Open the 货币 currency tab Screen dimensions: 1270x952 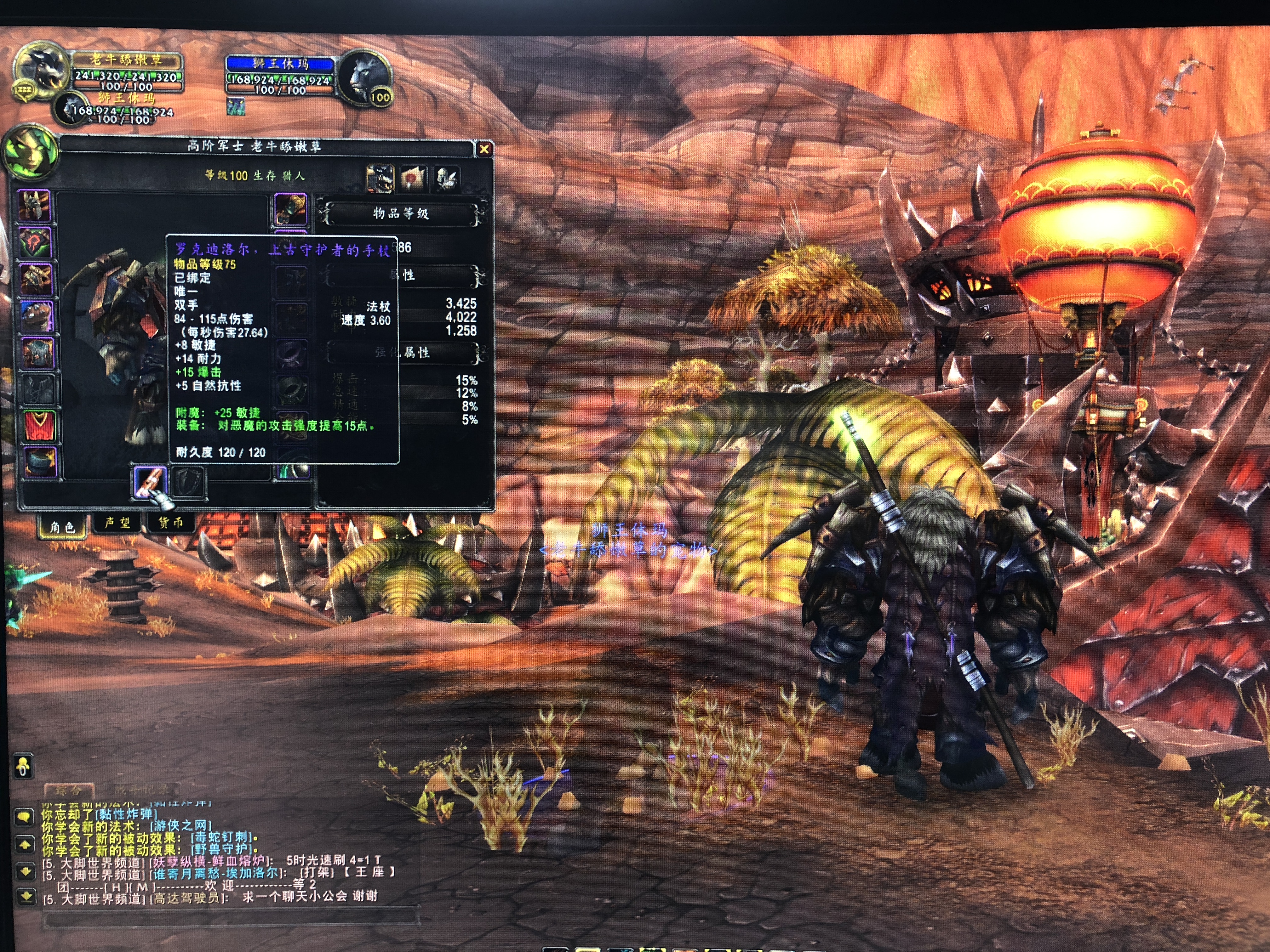point(170,523)
